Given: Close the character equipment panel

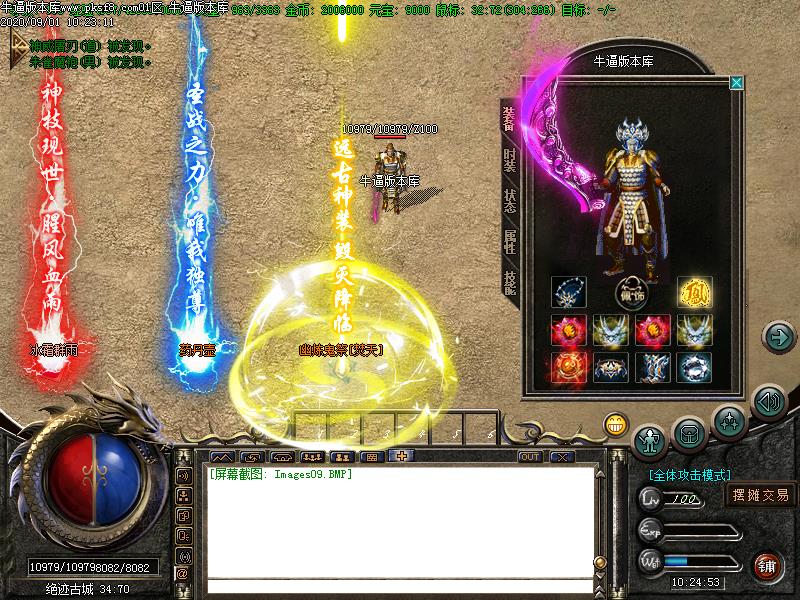Looking at the screenshot, I should point(737,83).
